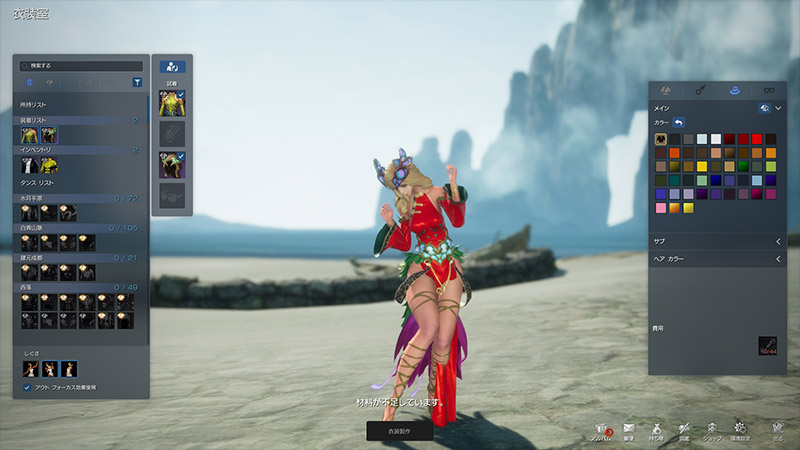Open the 郵便 mail icon

[x=629, y=429]
